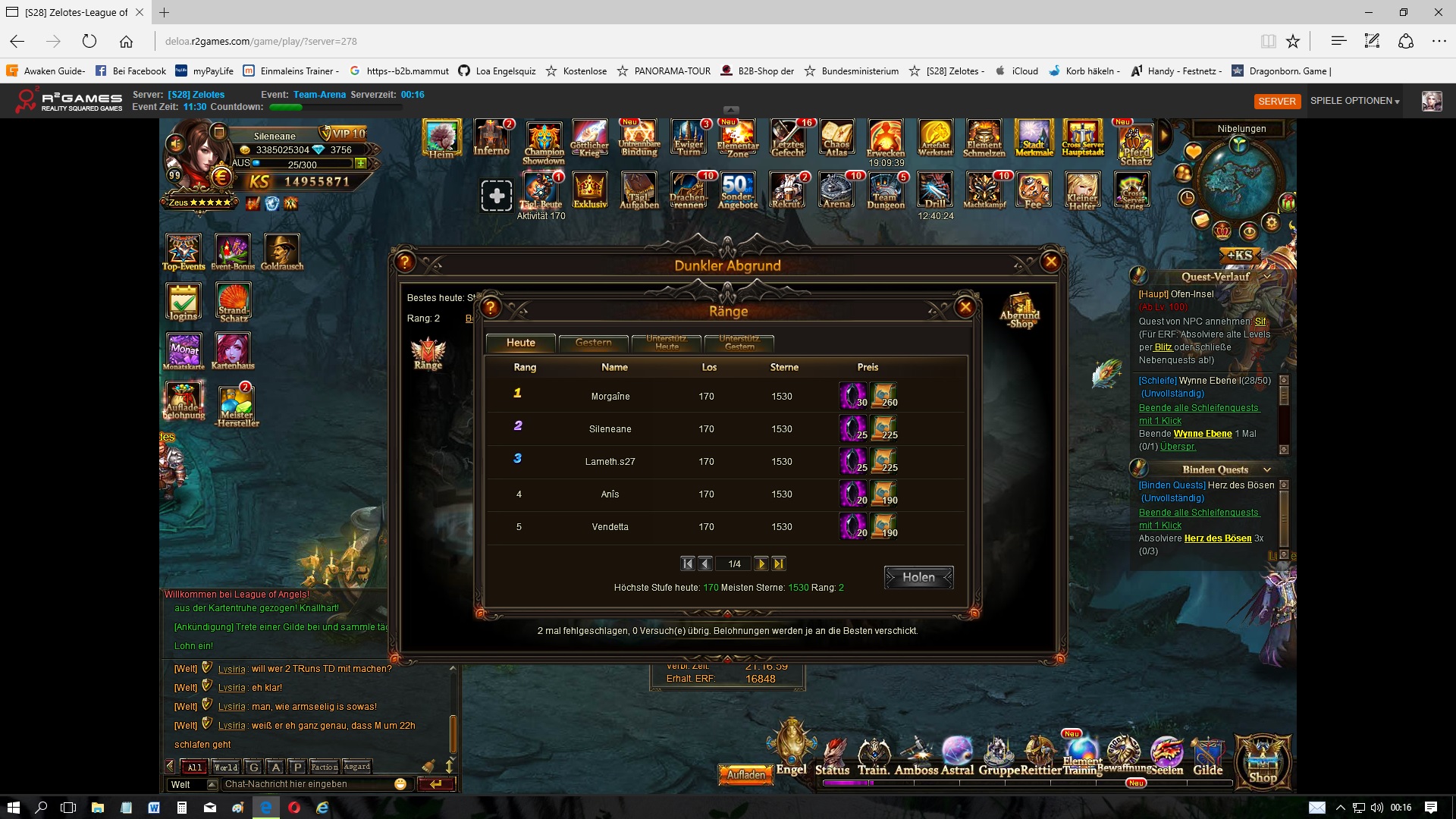The height and width of the screenshot is (819, 1456).
Task: Jump to last ranking page
Action: coord(779,563)
